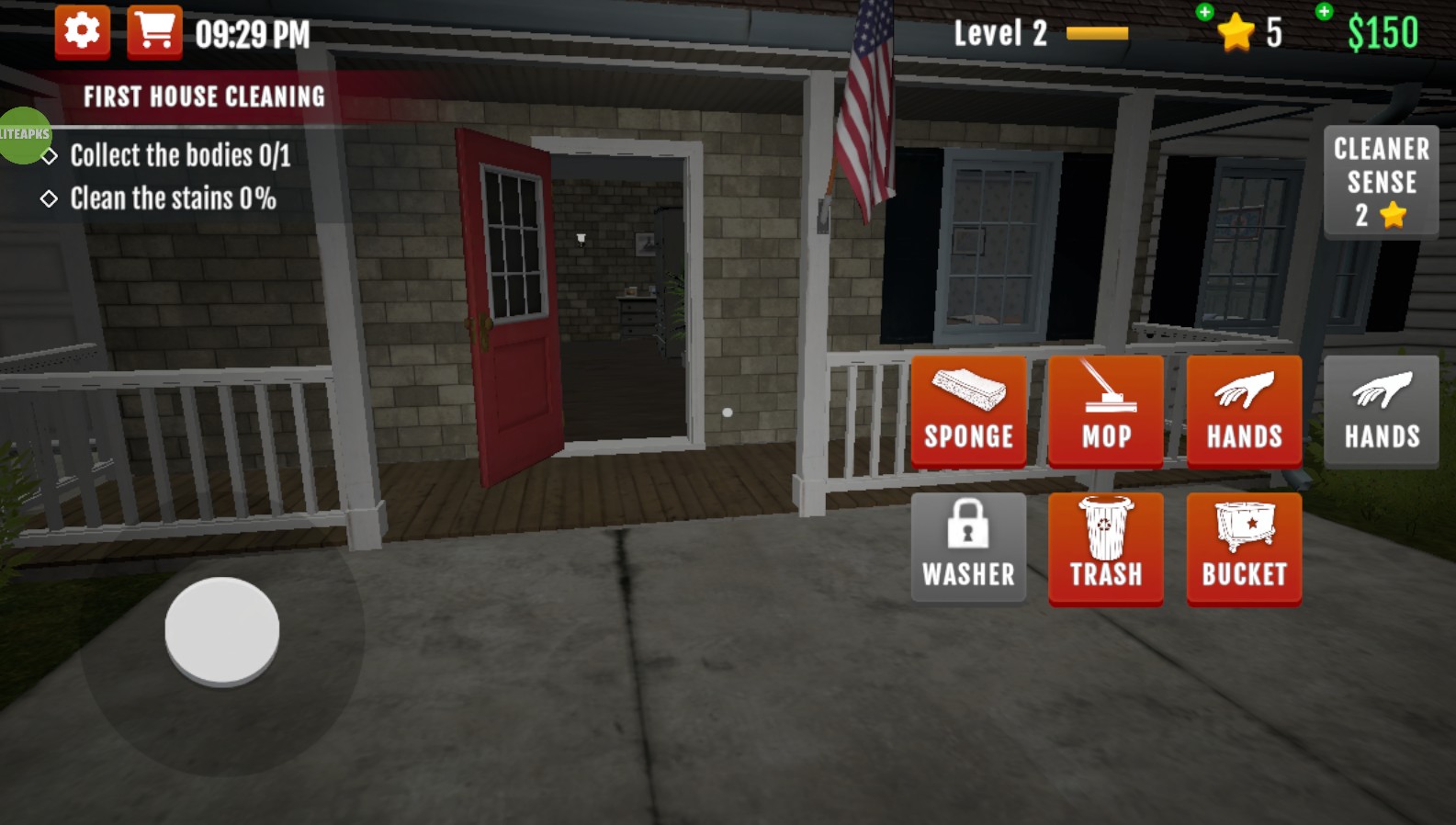The height and width of the screenshot is (825, 1456).
Task: Add money with the green plus by $150
Action: 1324,12
